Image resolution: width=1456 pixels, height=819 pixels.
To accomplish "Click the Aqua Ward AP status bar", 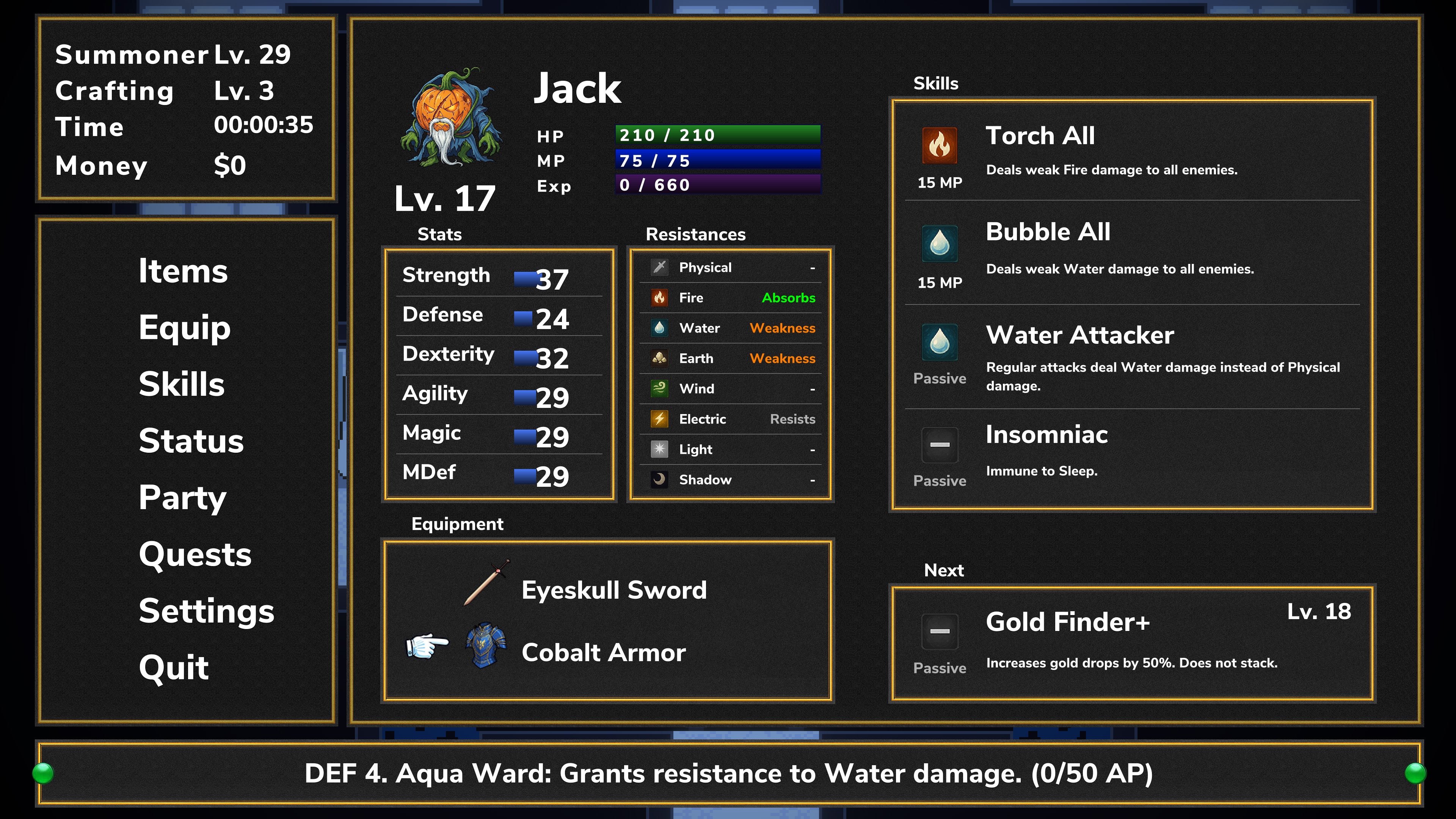I will pyautogui.click(x=728, y=774).
